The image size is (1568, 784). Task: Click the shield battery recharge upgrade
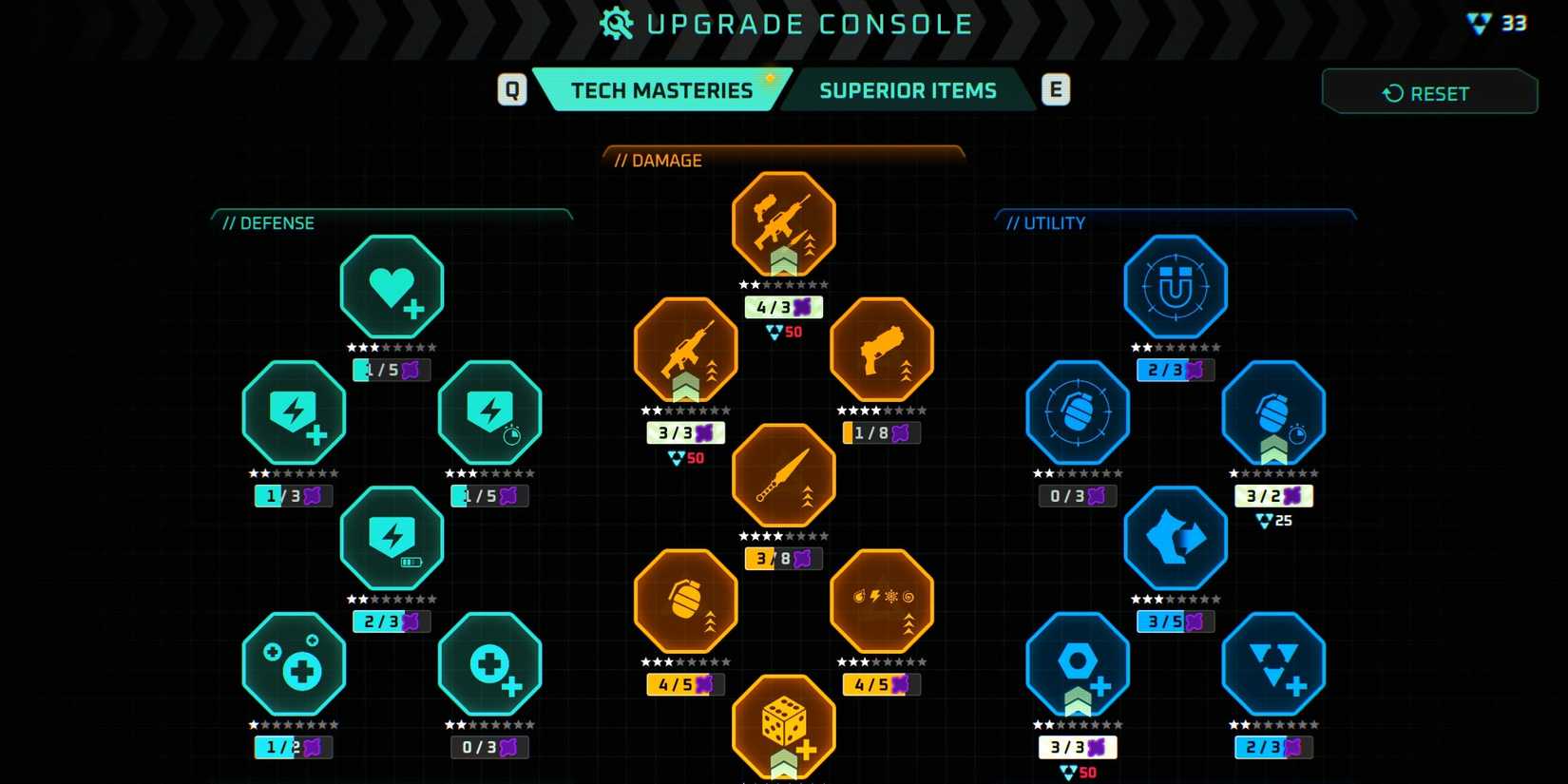(x=392, y=537)
